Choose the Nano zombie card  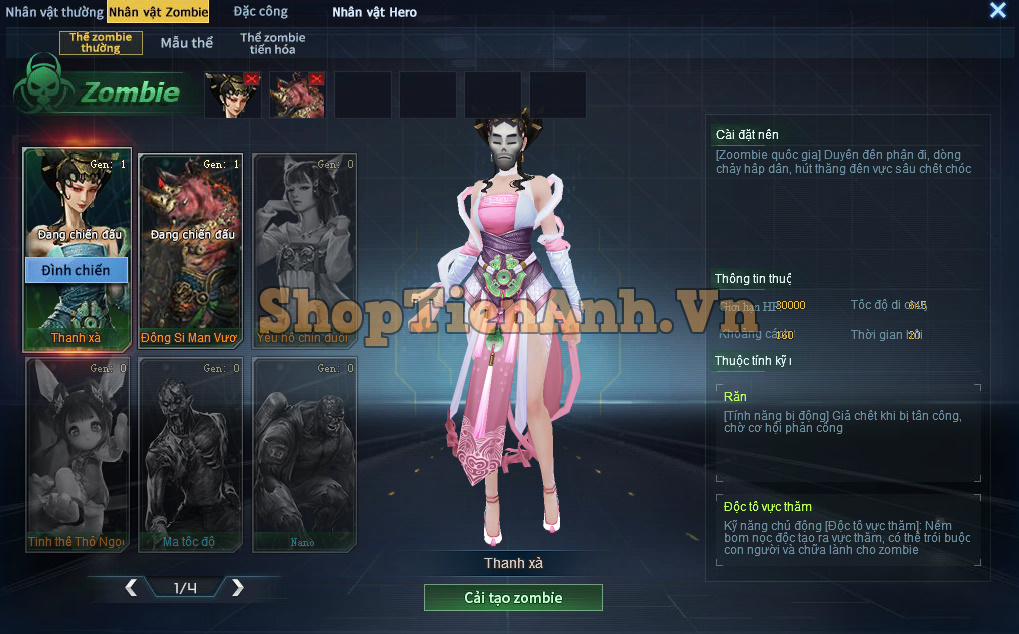(x=304, y=455)
